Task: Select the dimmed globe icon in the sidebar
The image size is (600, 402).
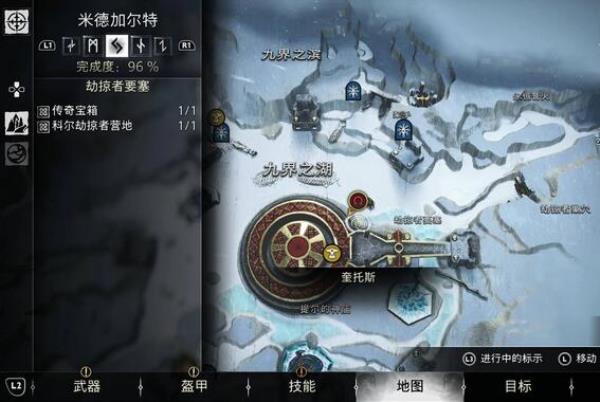Action: (x=16, y=154)
